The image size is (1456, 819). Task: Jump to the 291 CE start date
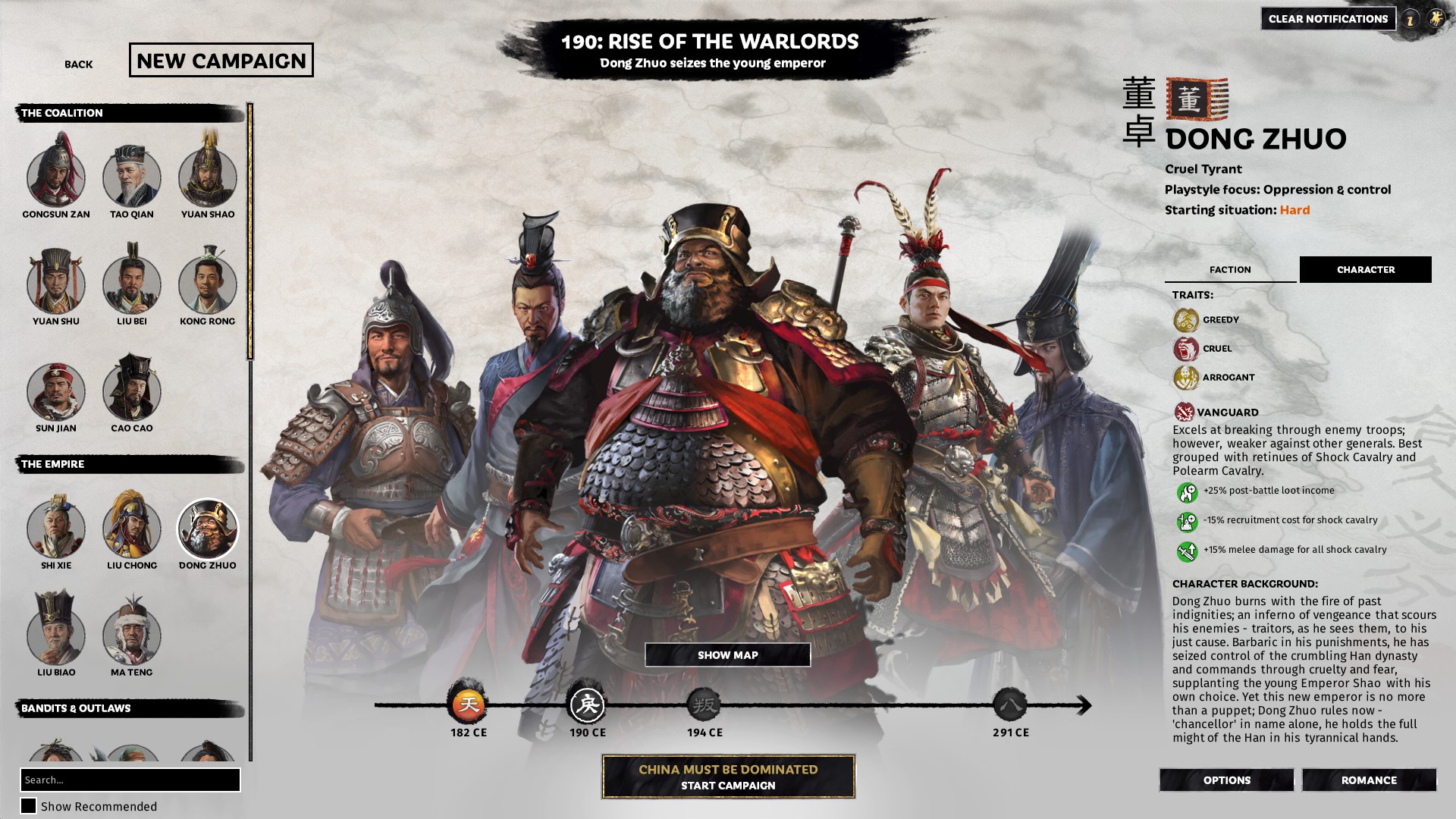[1010, 706]
